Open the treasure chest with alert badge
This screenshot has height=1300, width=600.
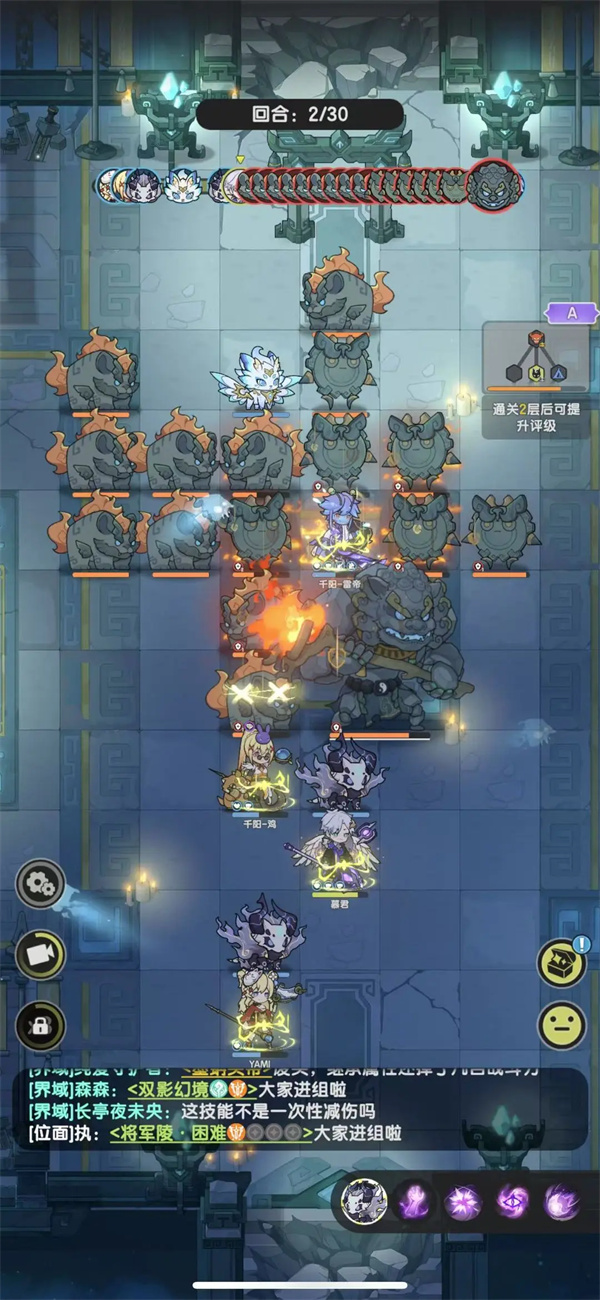562,962
